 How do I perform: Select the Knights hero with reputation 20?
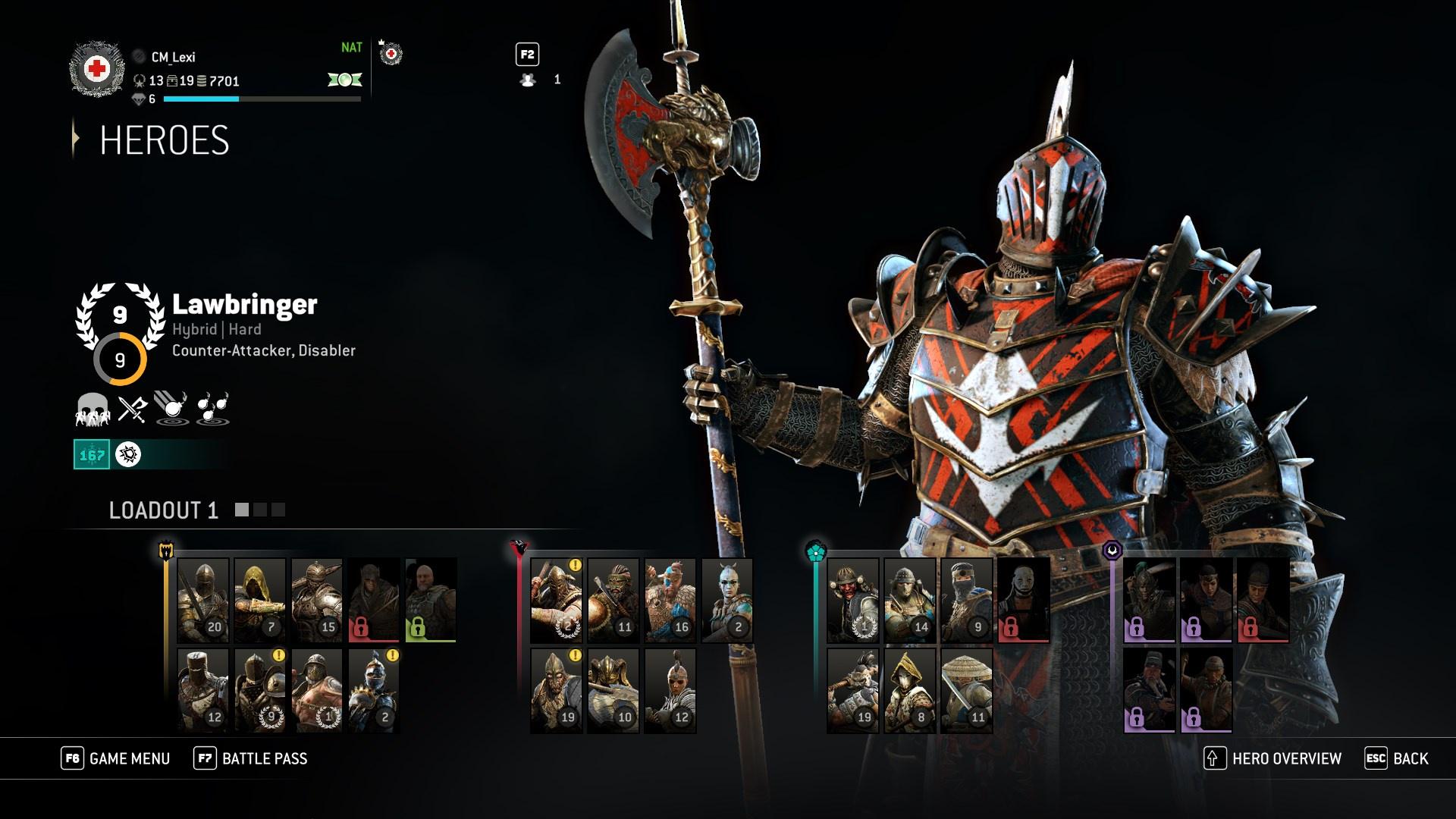202,600
